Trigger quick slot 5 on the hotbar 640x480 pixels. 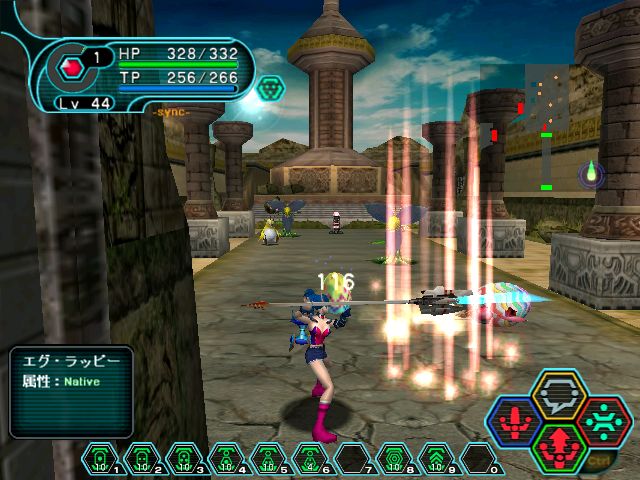pos(268,459)
